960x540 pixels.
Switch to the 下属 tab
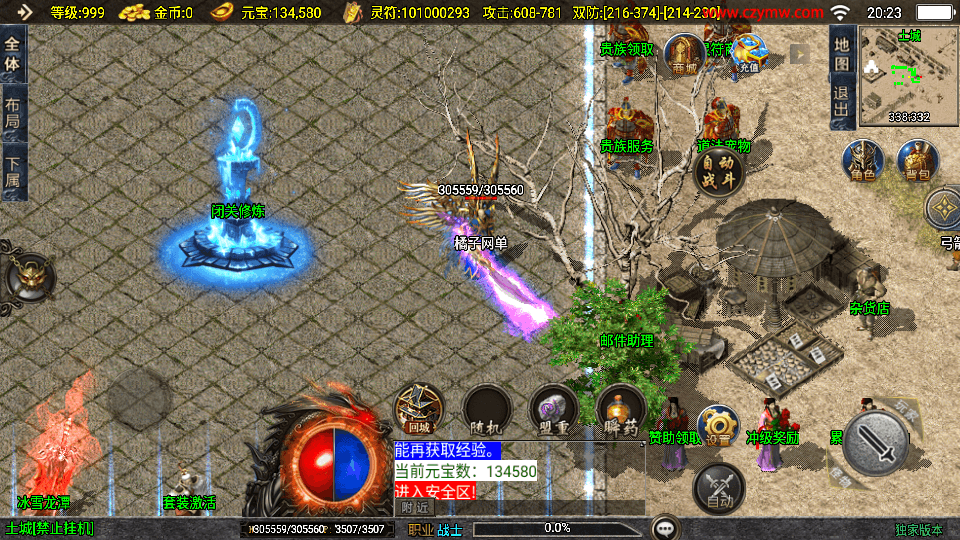point(12,171)
